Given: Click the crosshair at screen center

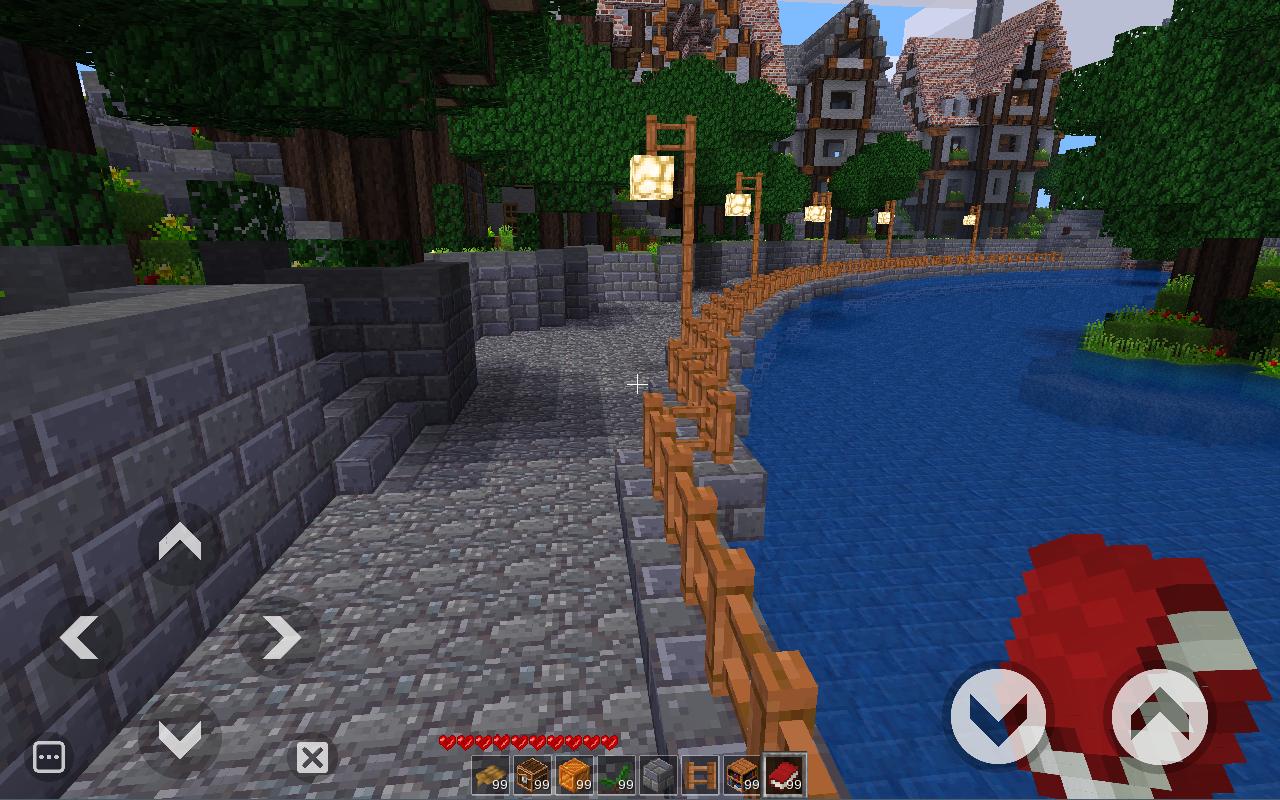Looking at the screenshot, I should pos(638,383).
